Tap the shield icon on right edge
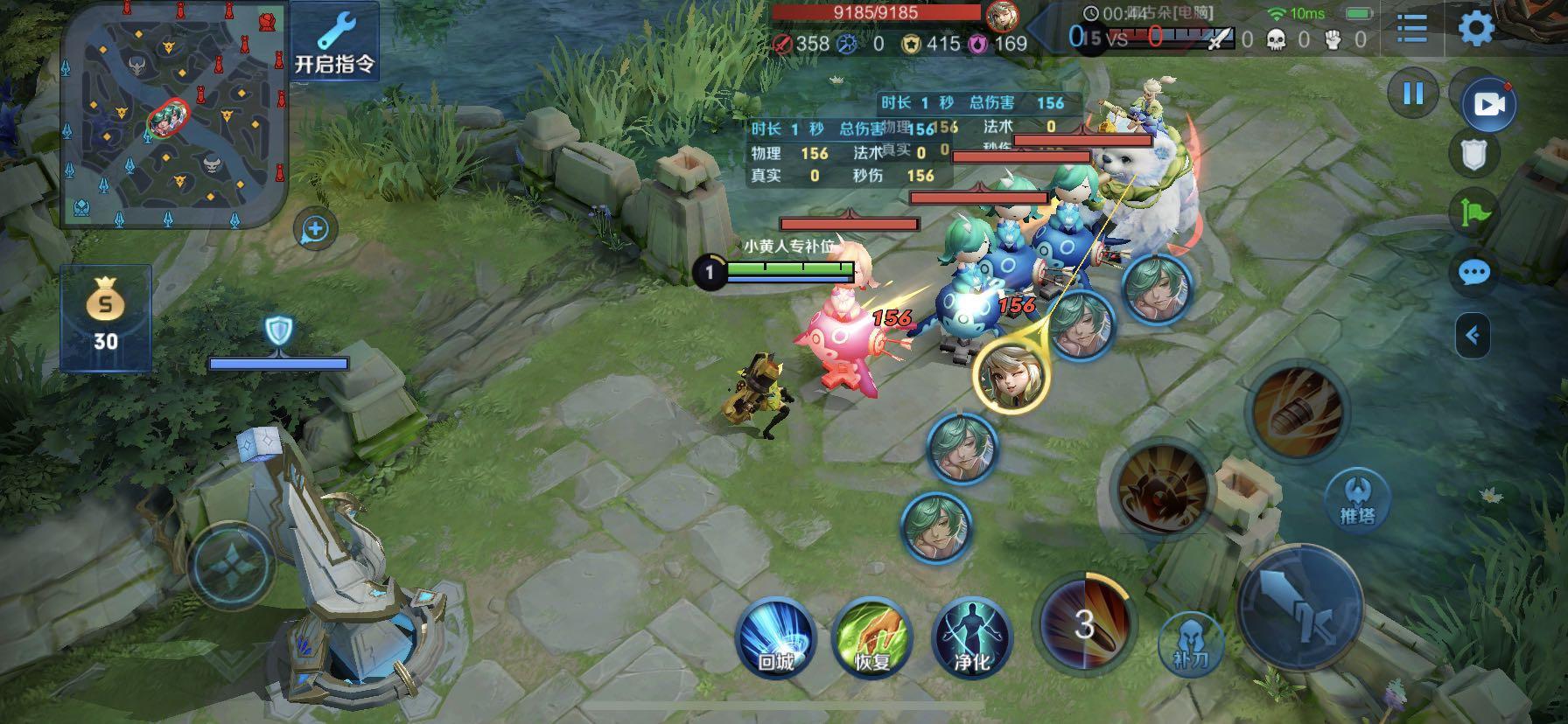Screen dimensions: 1568x724 pyautogui.click(x=1474, y=156)
